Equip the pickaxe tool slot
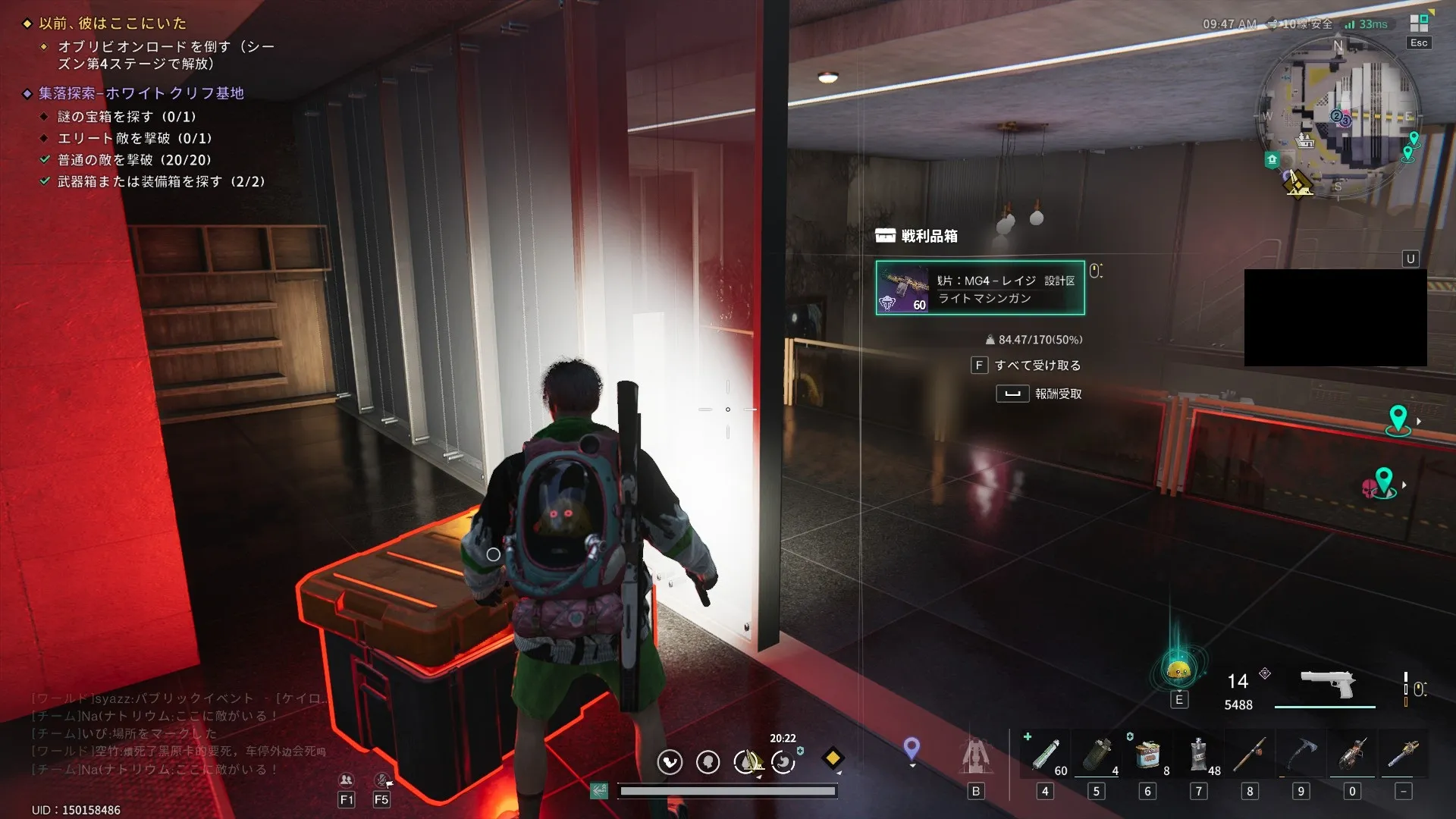Viewport: 1456px width, 819px height. coord(1301,756)
